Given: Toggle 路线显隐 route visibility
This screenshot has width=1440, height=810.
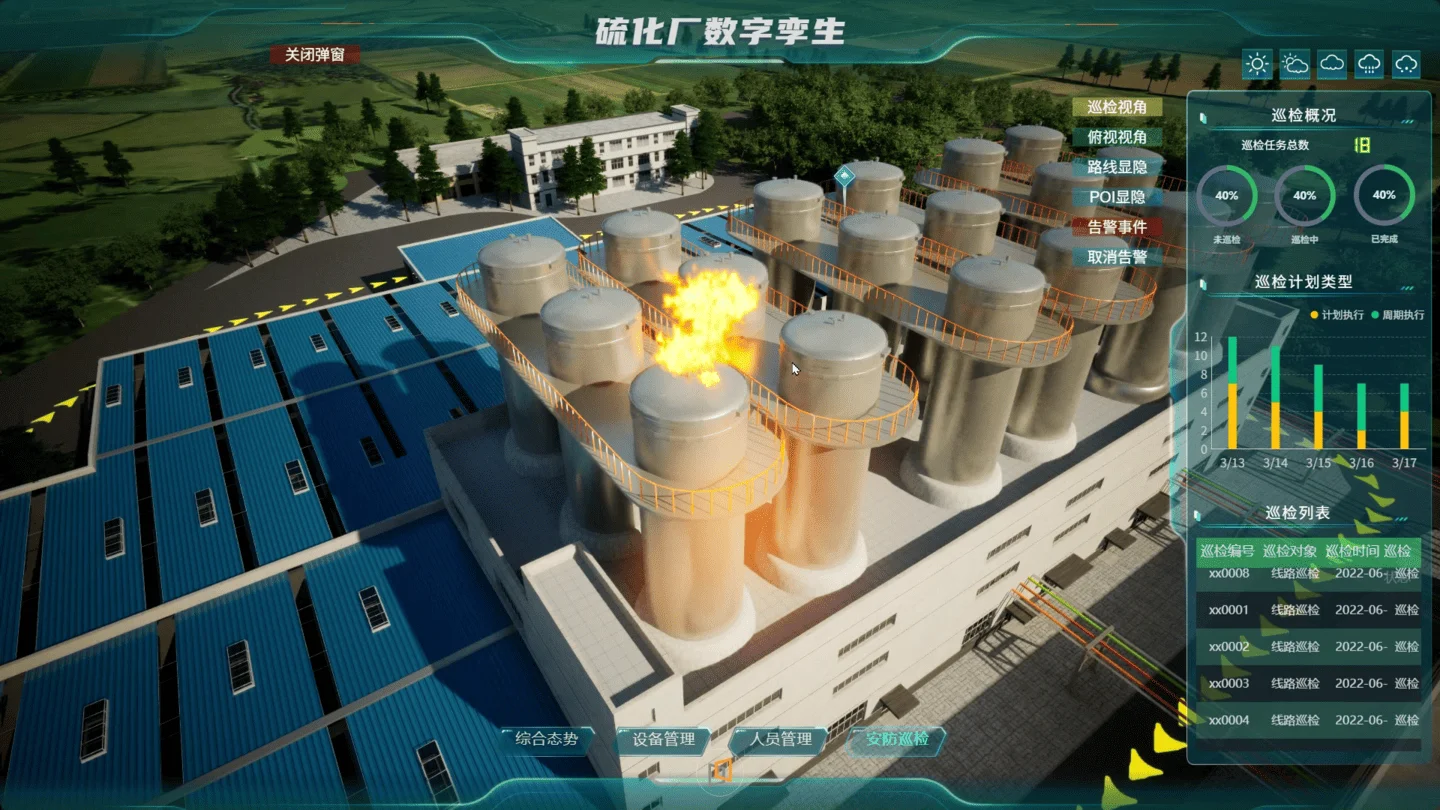Looking at the screenshot, I should pos(1117,167).
